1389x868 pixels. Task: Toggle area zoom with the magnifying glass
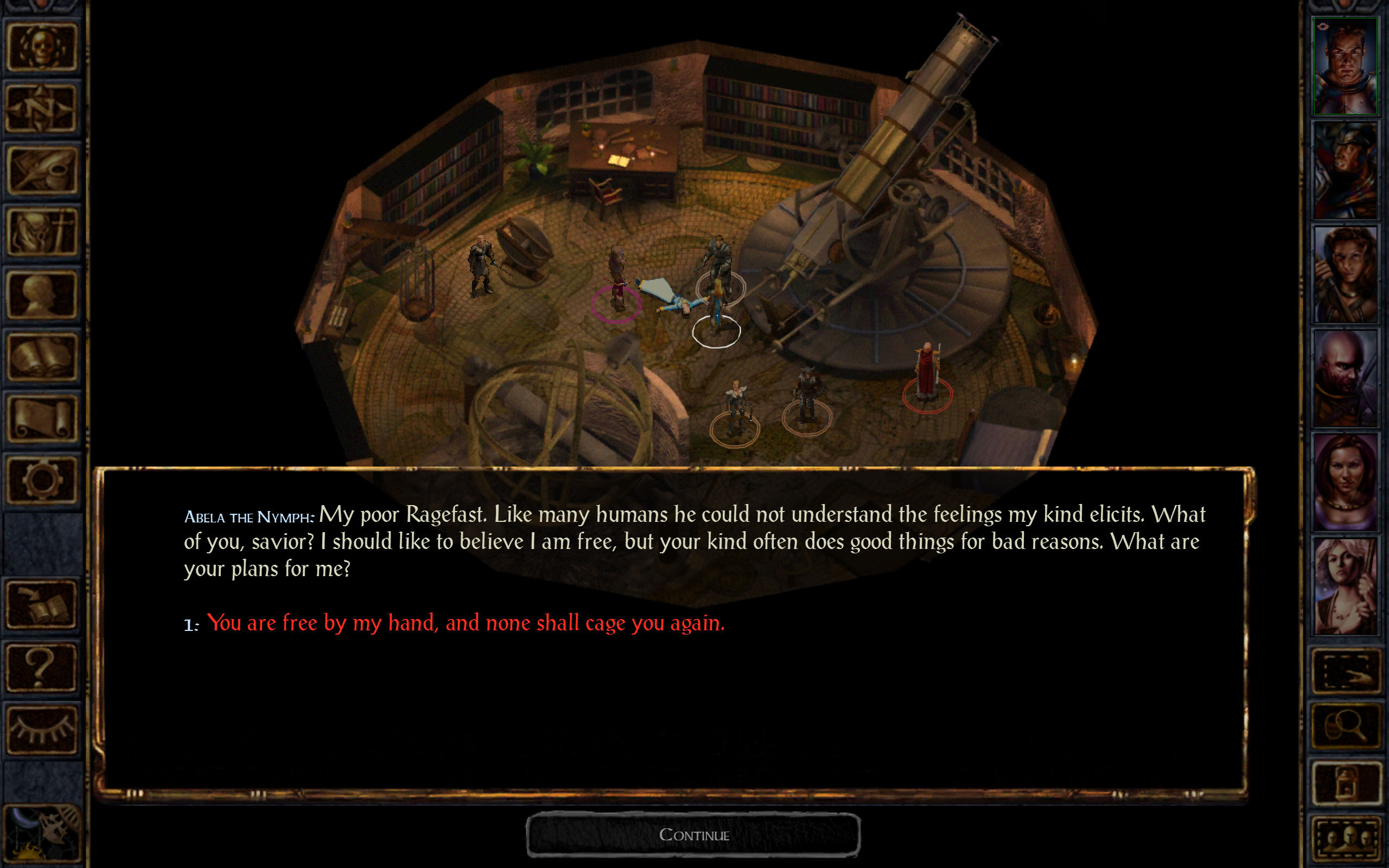1348,725
